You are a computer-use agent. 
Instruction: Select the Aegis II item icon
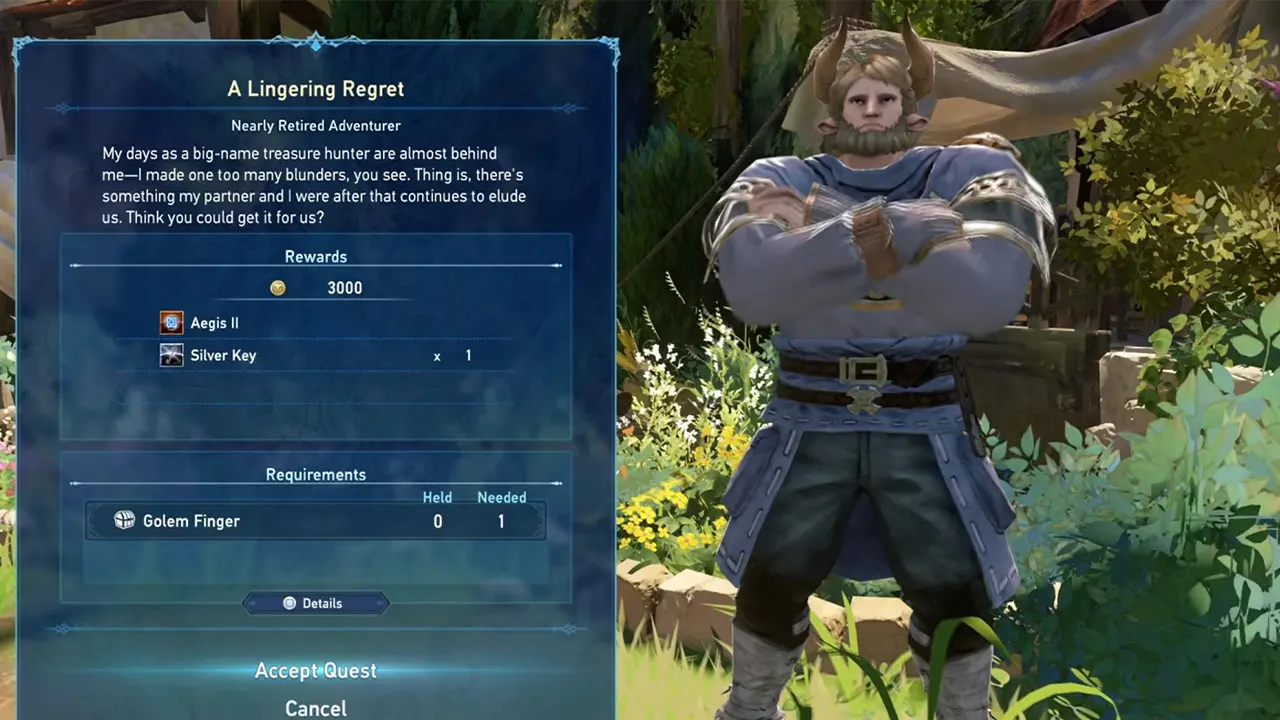pyautogui.click(x=171, y=322)
